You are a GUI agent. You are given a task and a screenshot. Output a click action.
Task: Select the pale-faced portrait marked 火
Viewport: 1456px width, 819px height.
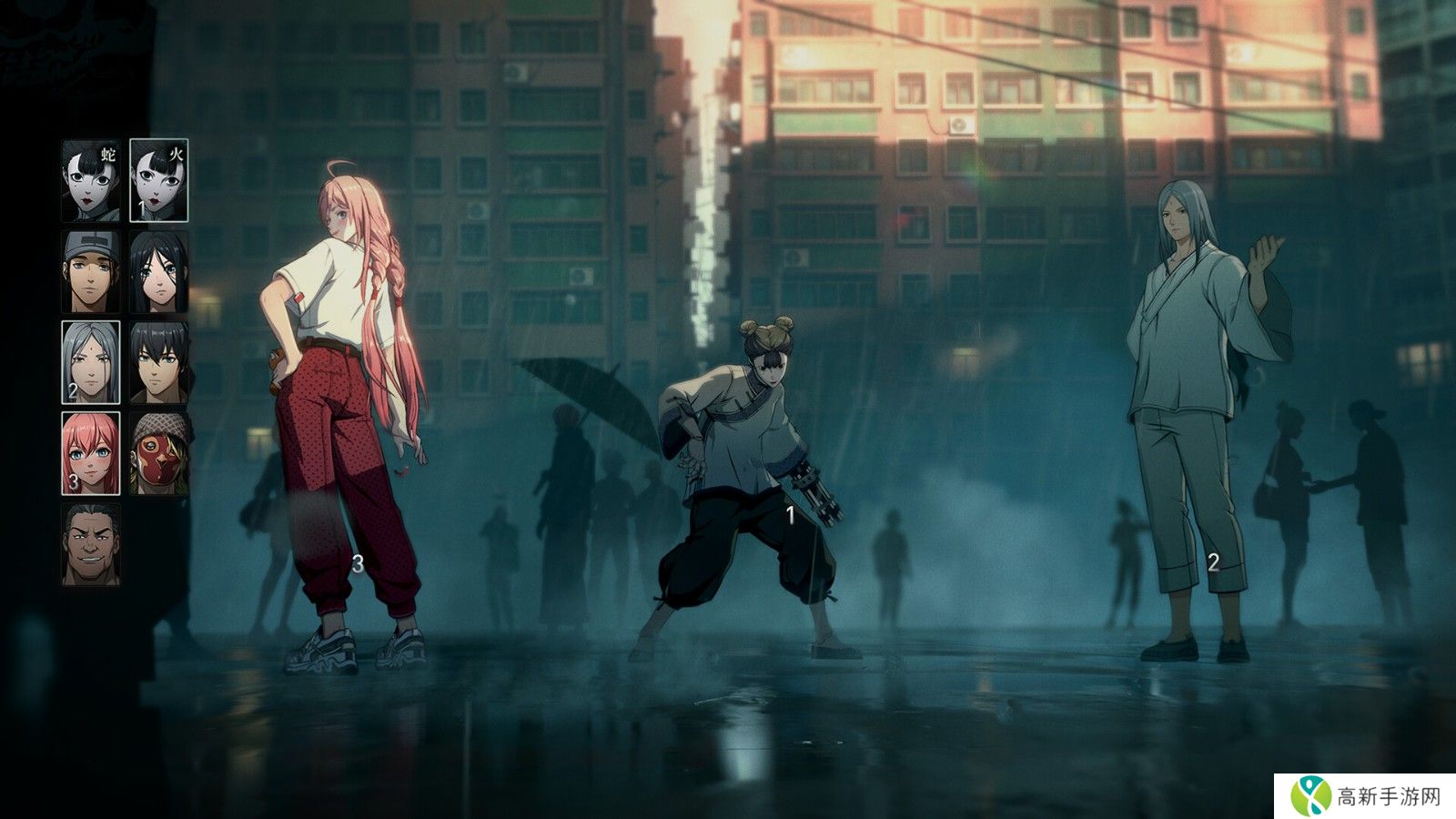click(x=158, y=180)
